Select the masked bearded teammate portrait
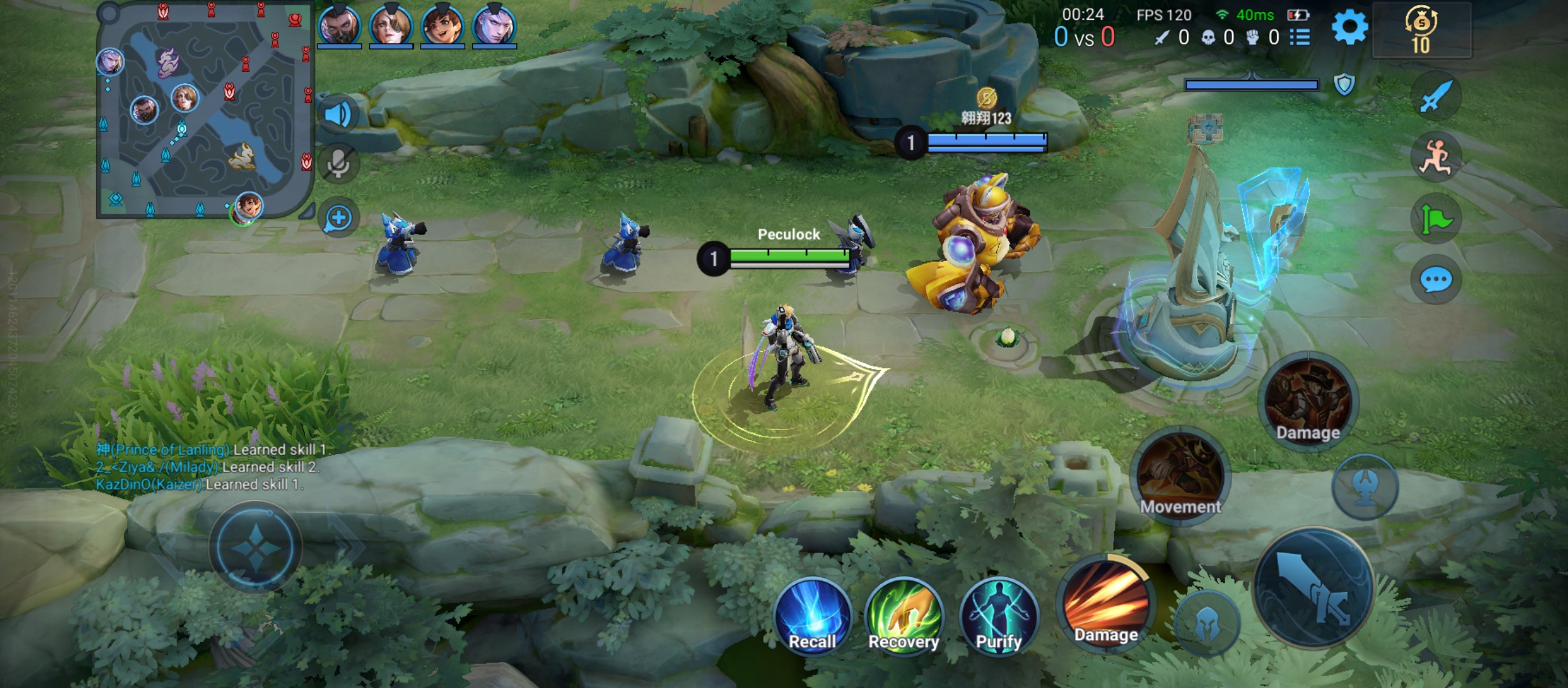This screenshot has width=1568, height=688. [339, 27]
